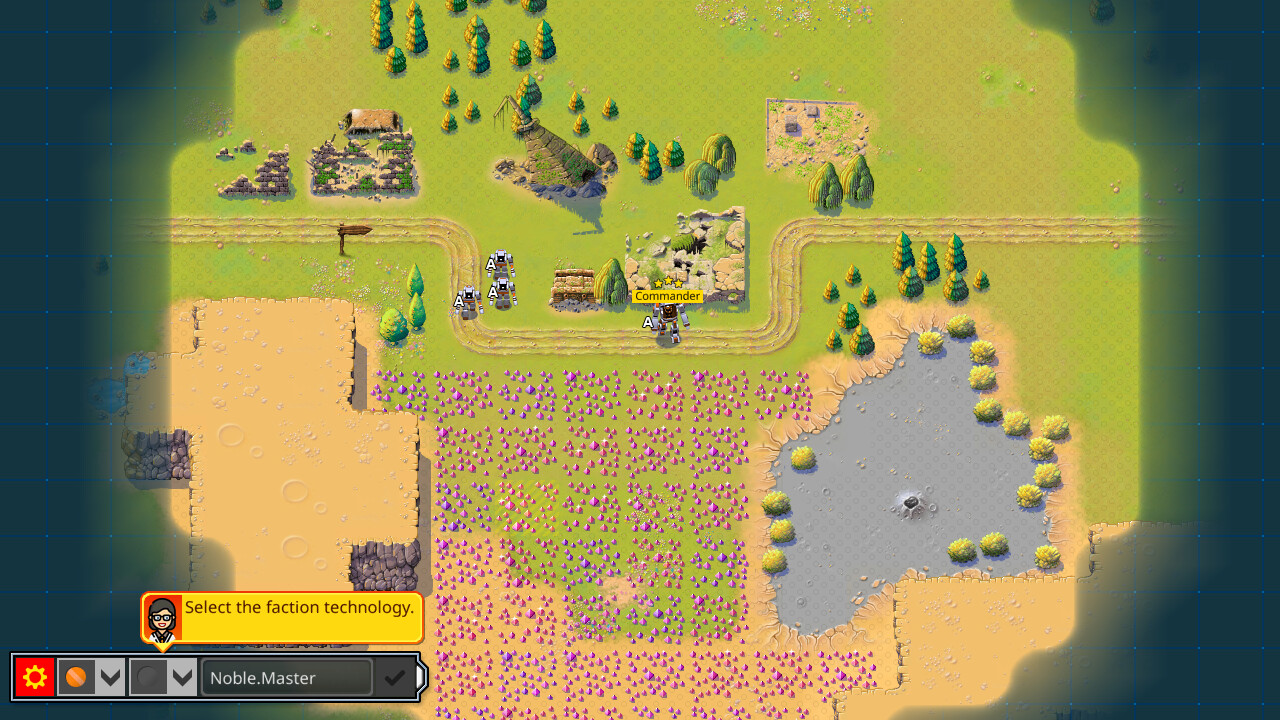The height and width of the screenshot is (720, 1280).
Task: Expand the dropdown next to the gray swatch
Action: (x=181, y=677)
